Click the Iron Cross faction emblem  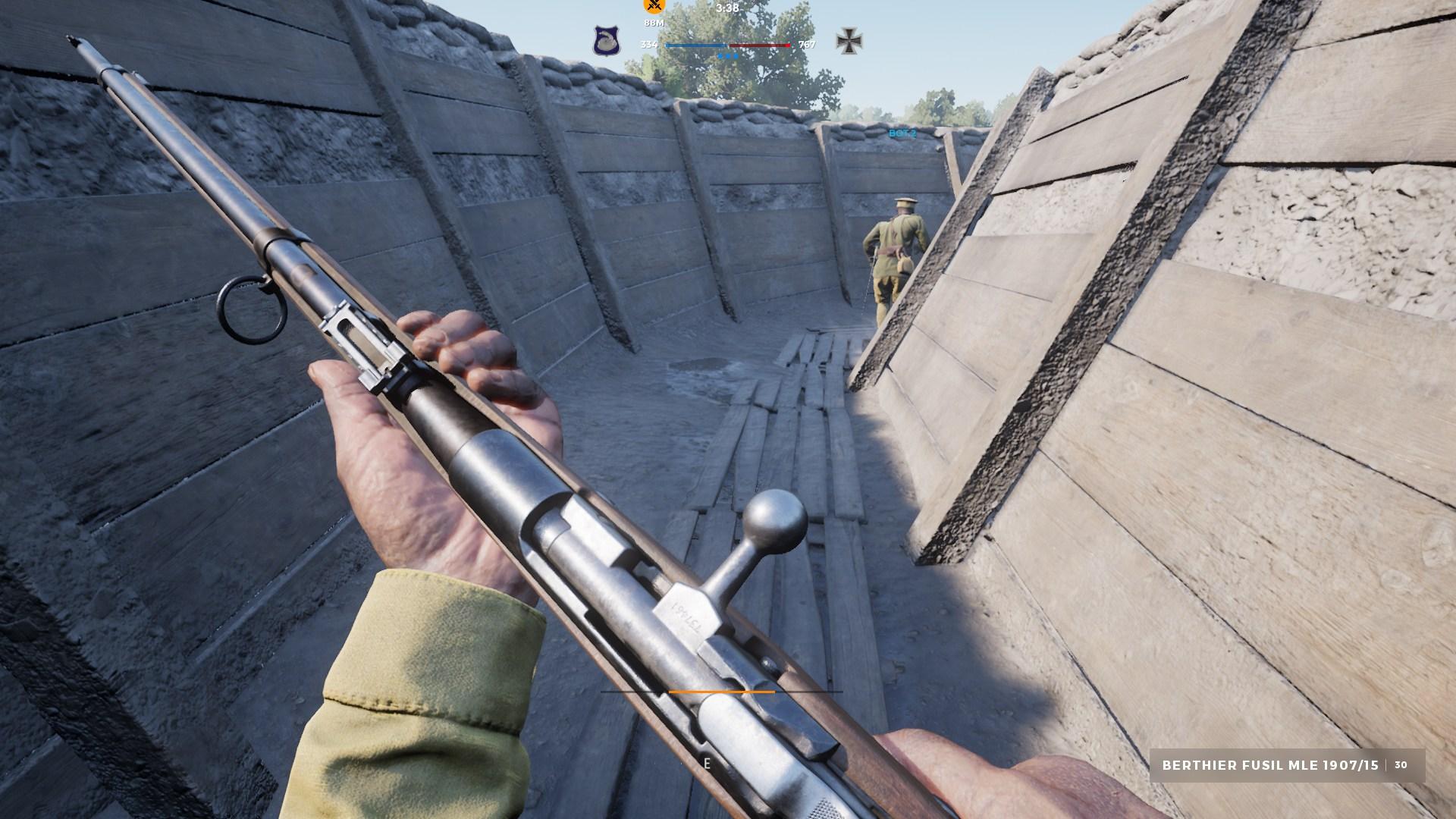847,41
